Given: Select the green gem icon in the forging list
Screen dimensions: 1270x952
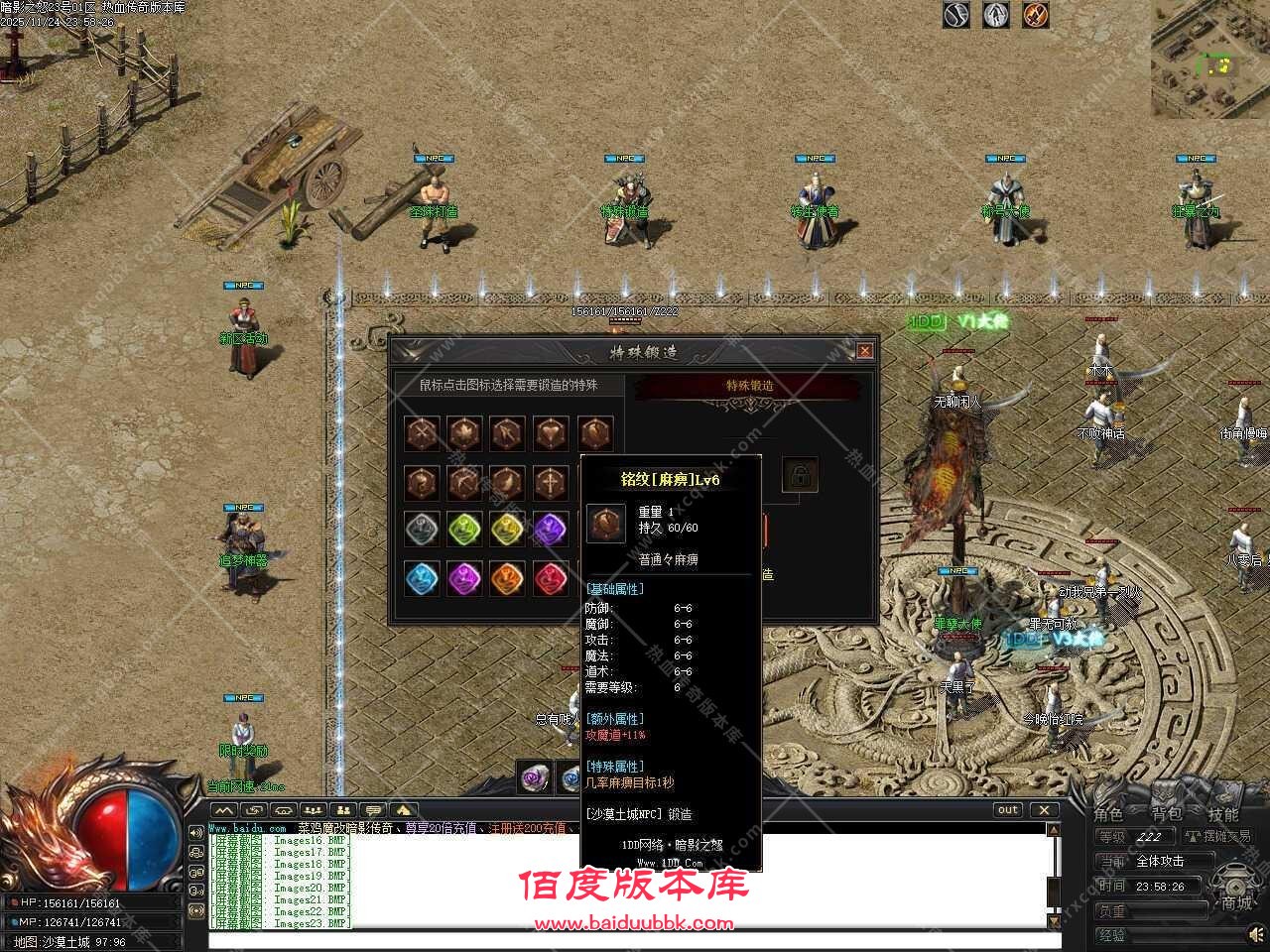Looking at the screenshot, I should click(463, 530).
